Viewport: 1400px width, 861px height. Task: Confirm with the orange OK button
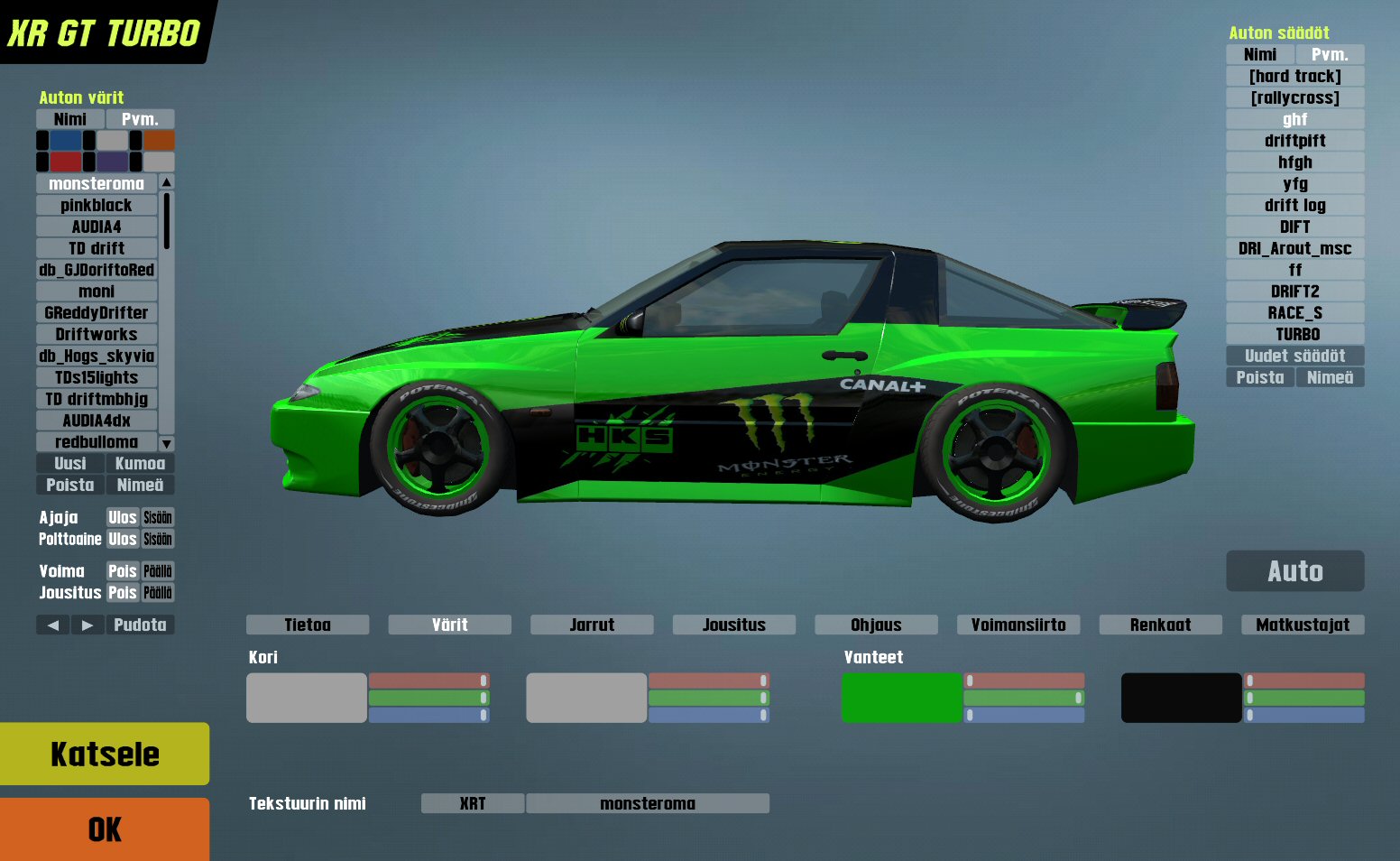105,829
